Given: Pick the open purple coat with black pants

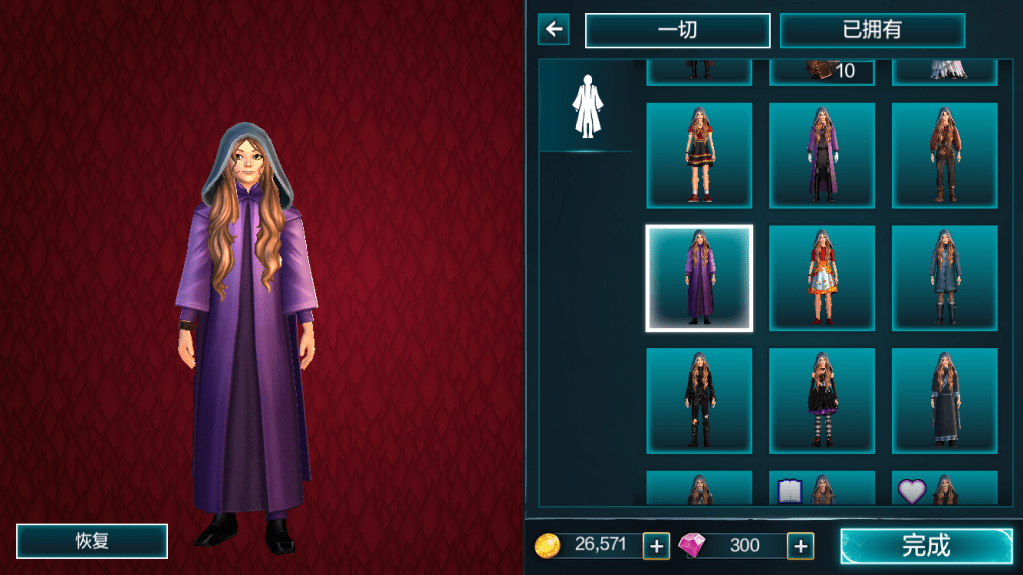Looking at the screenshot, I should pos(821,155).
